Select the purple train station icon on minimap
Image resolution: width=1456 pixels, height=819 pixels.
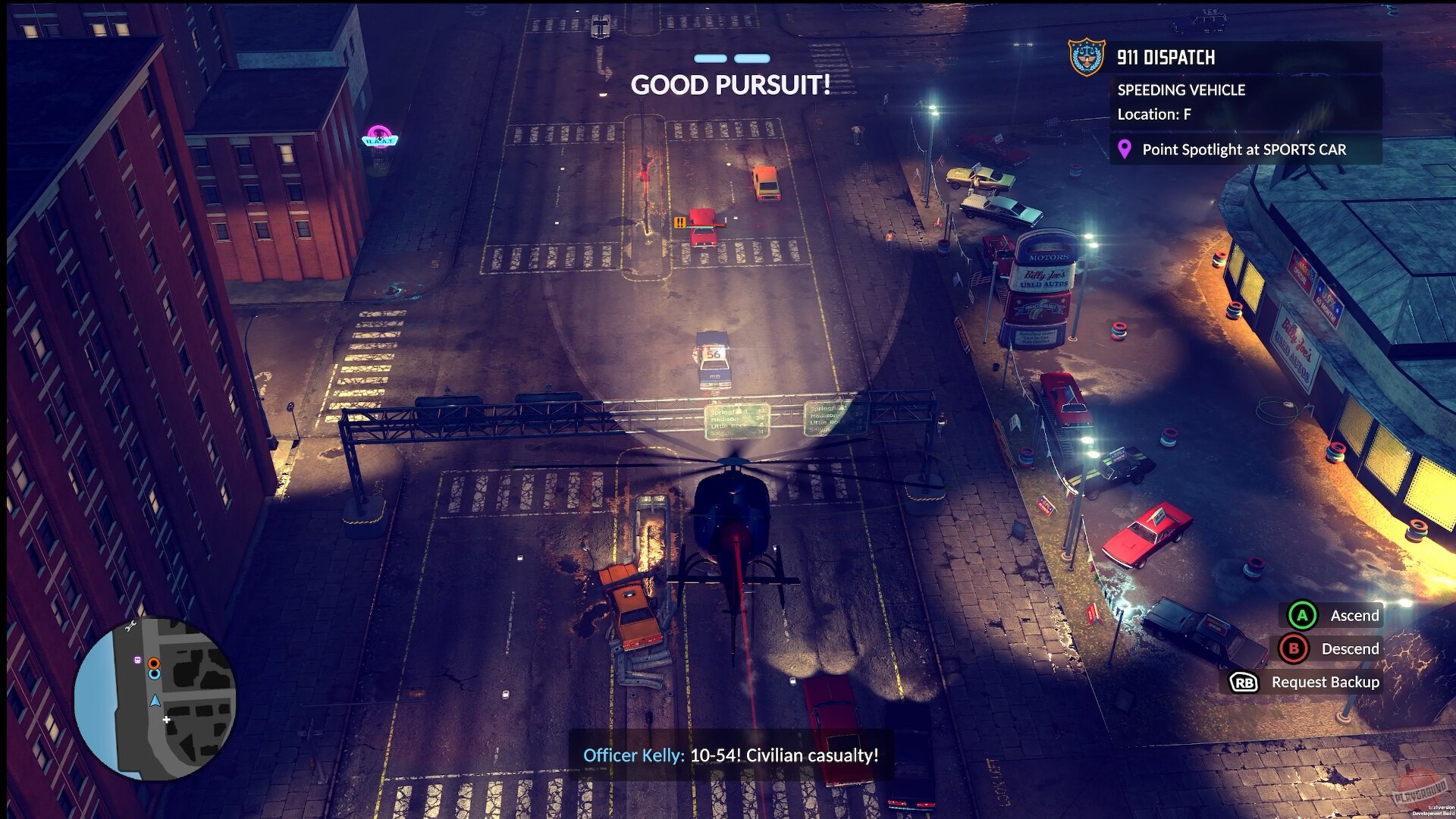pyautogui.click(x=137, y=660)
